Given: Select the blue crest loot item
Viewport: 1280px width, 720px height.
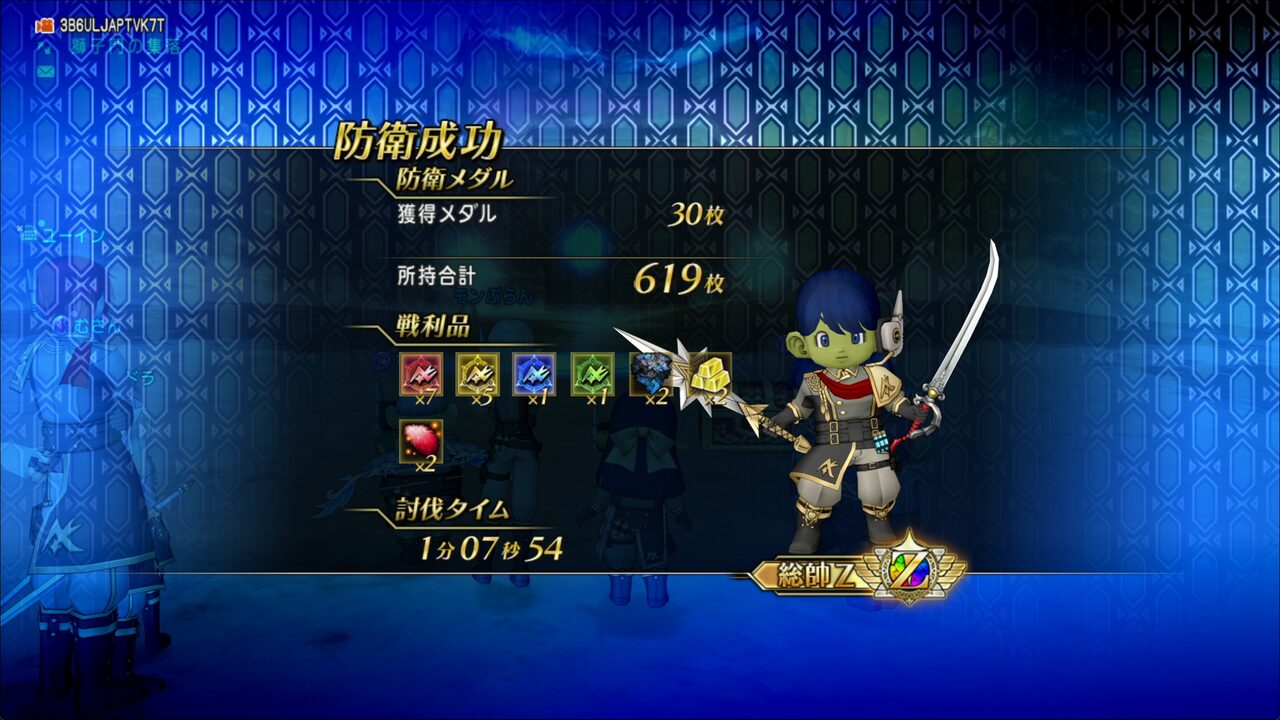Looking at the screenshot, I should tap(534, 374).
